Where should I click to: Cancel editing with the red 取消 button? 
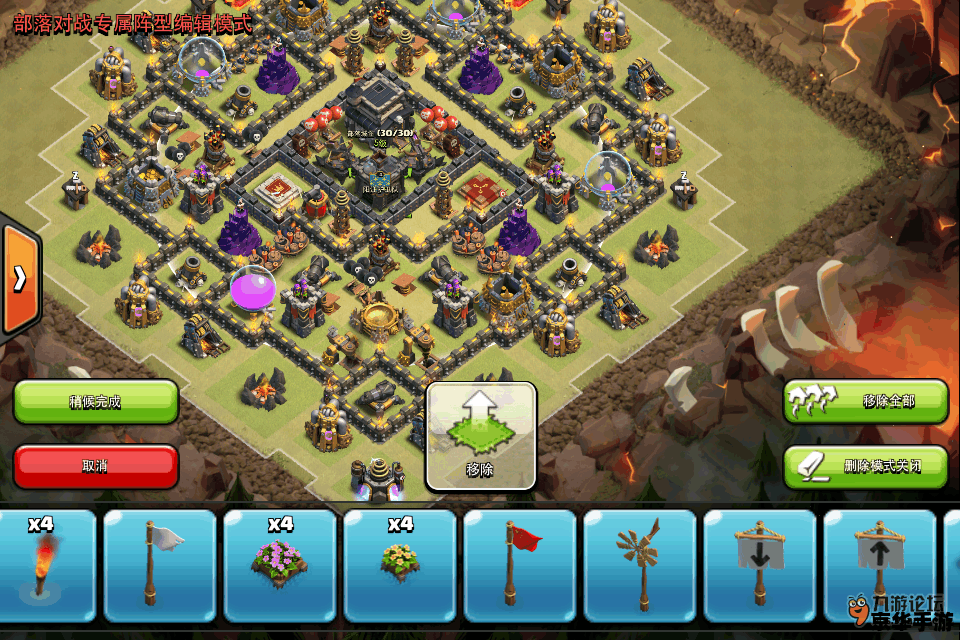click(96, 466)
